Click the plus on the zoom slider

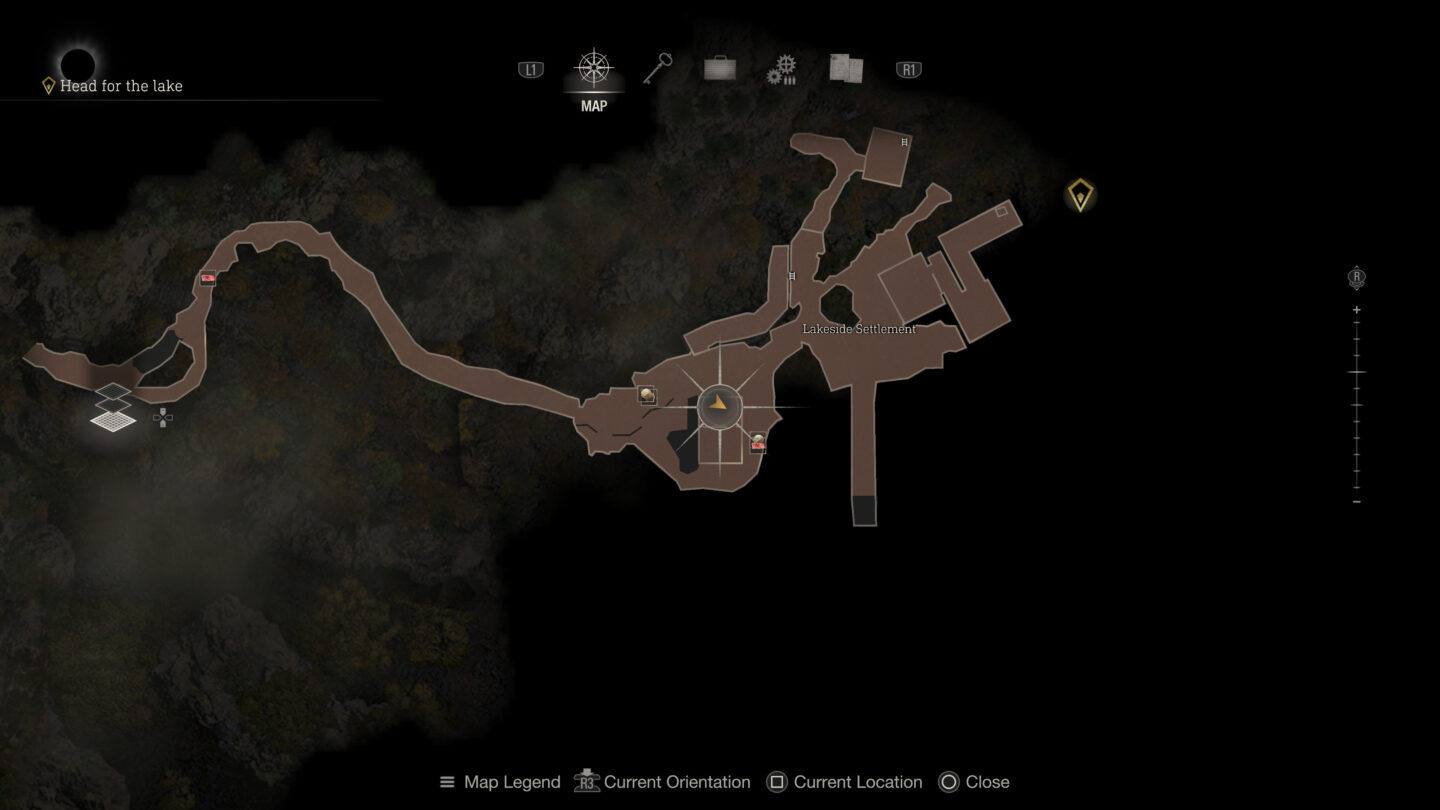pyautogui.click(x=1356, y=308)
